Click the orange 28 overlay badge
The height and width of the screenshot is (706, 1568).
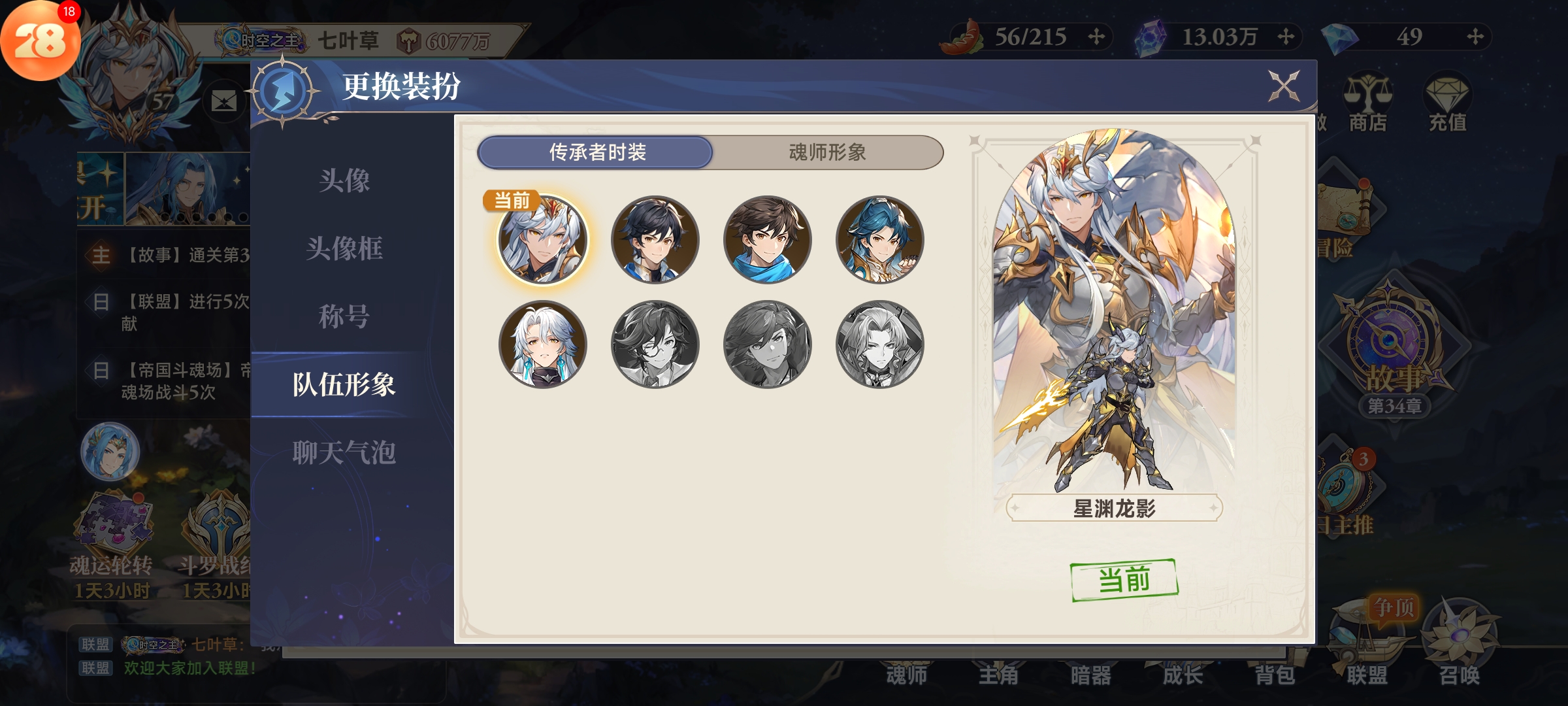click(39, 41)
